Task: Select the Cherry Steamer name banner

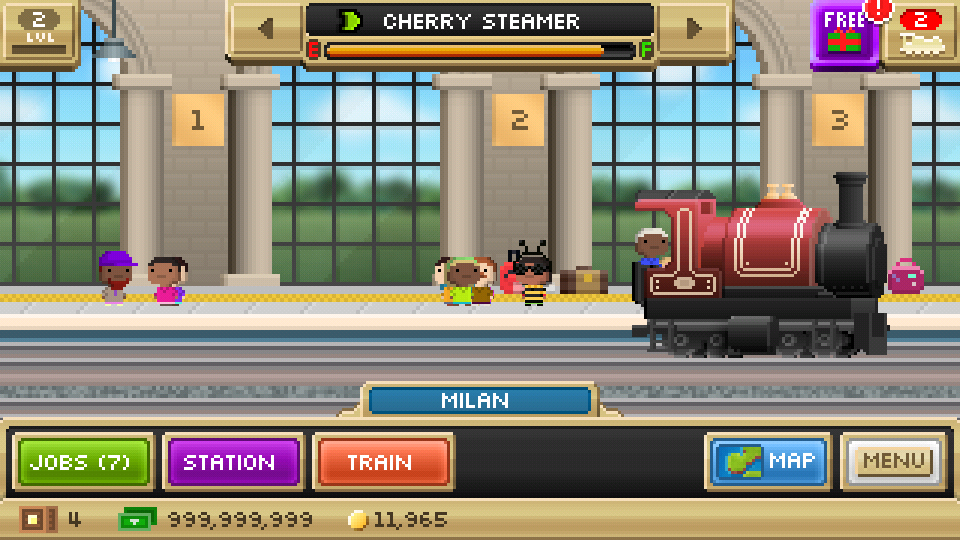Action: 480,22
